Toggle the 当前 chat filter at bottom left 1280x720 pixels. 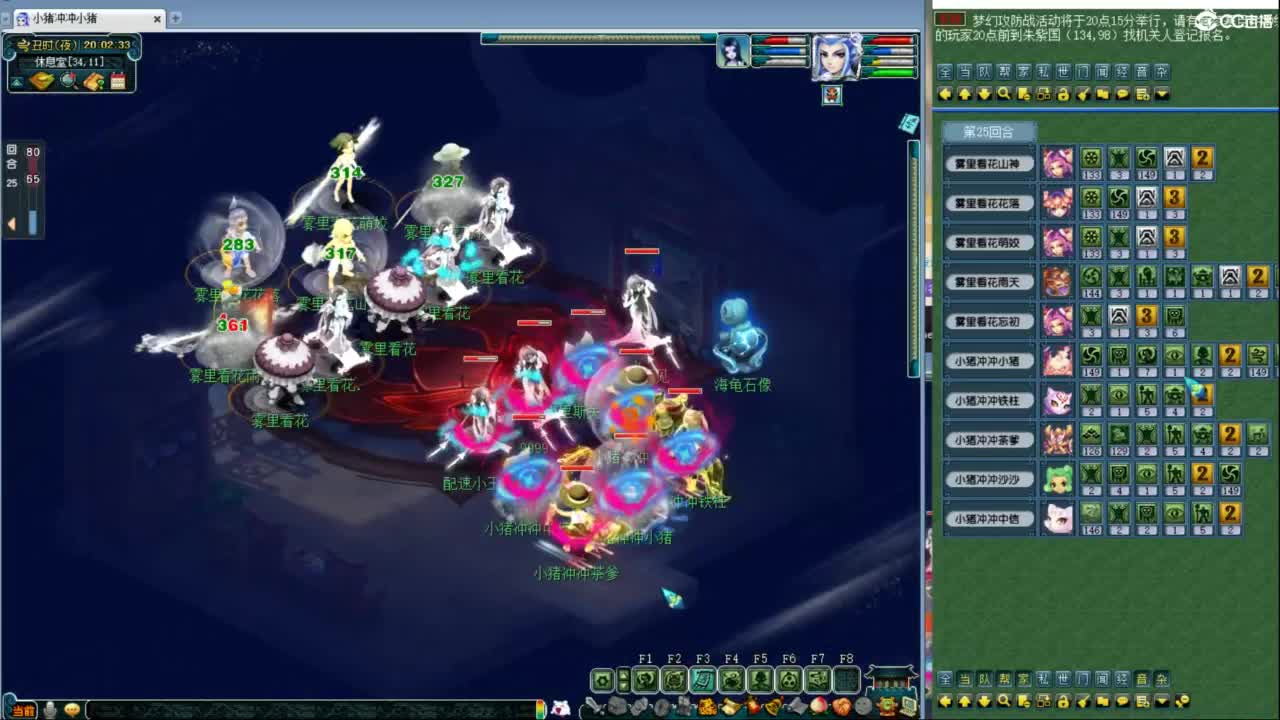coord(24,711)
